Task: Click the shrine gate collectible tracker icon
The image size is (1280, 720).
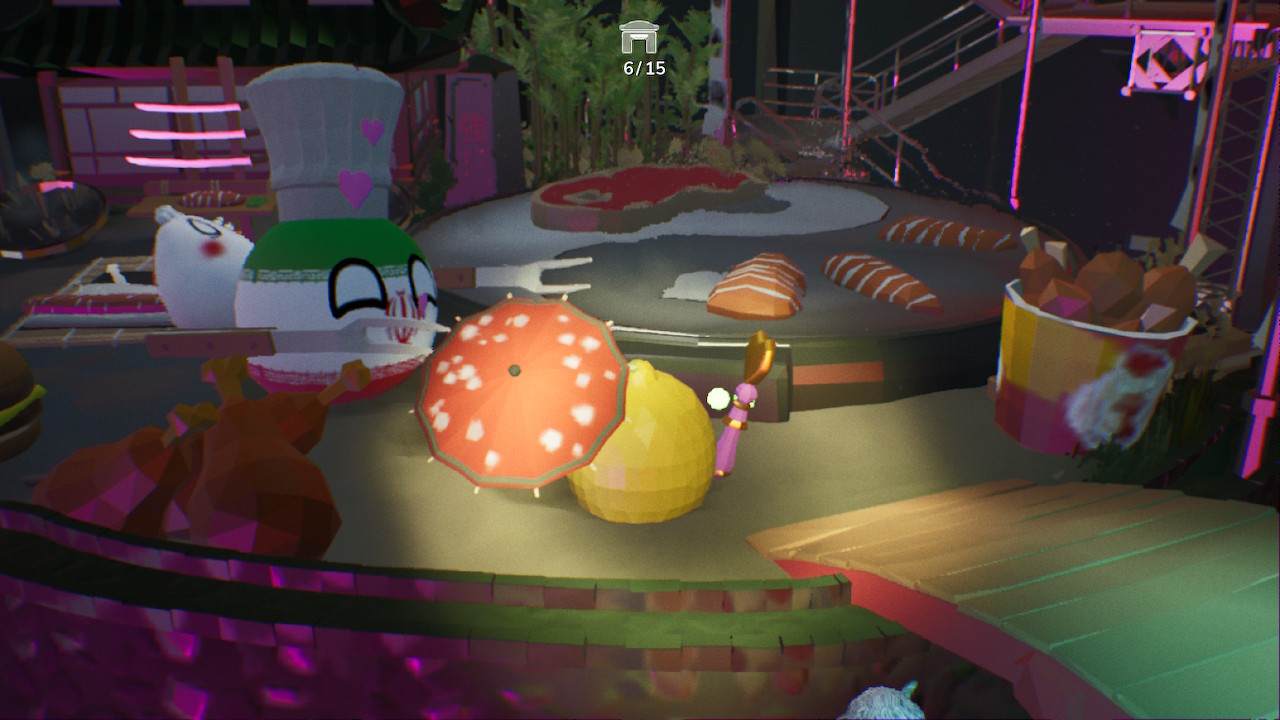Action: [640, 37]
